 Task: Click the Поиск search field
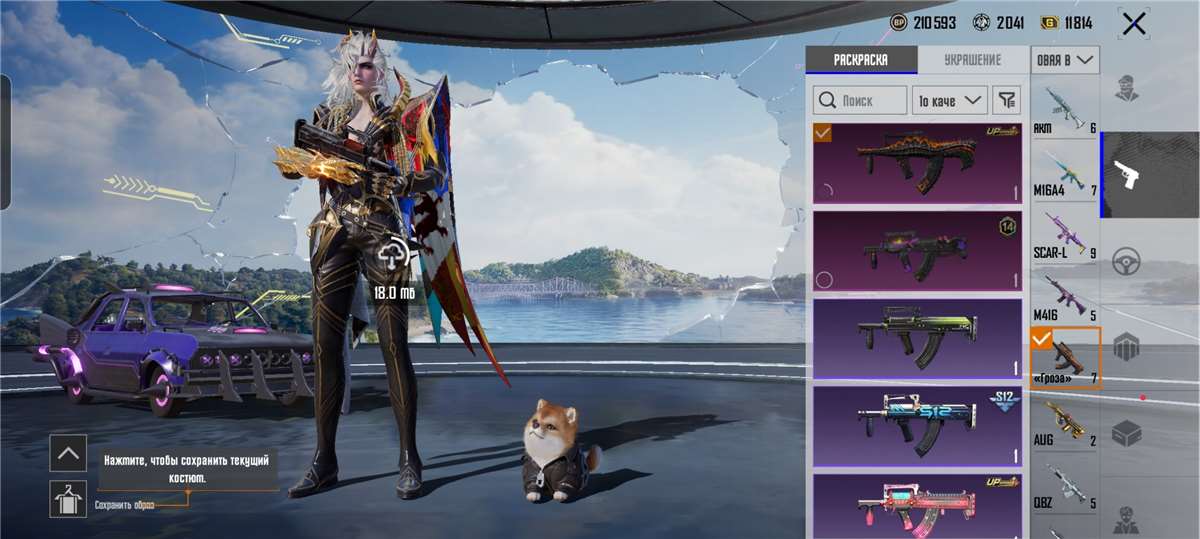(859, 100)
